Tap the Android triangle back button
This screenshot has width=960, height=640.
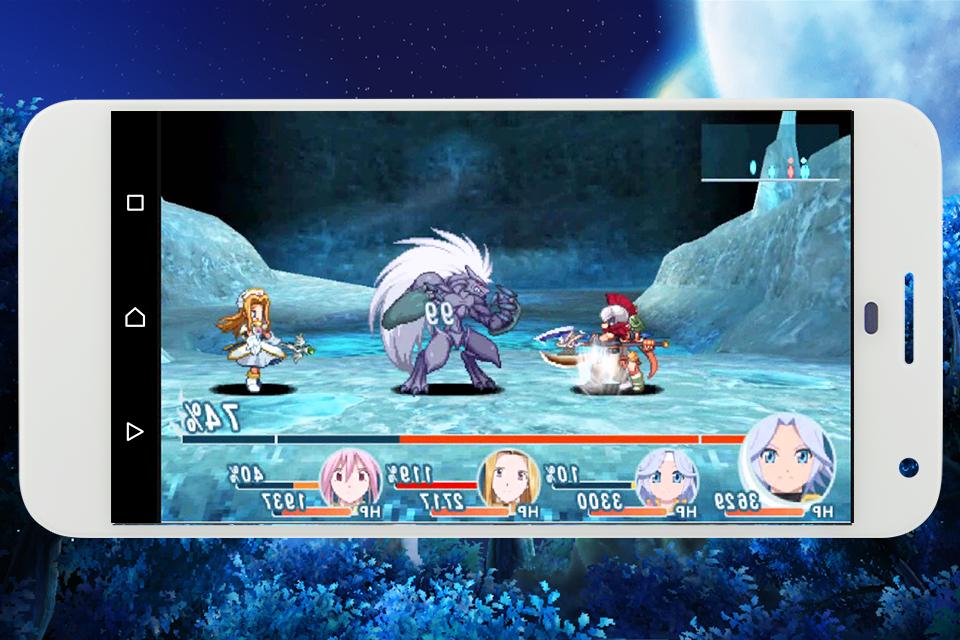click(135, 432)
